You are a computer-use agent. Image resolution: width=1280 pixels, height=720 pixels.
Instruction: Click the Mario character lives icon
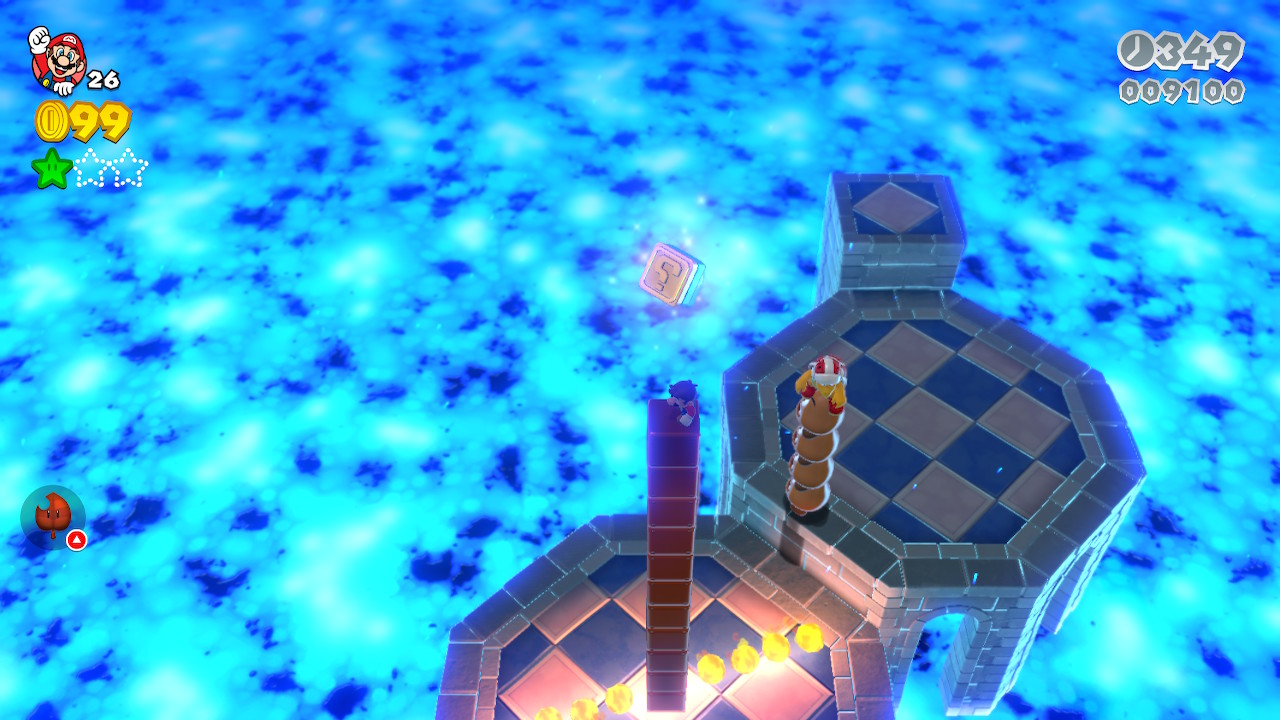(57, 59)
